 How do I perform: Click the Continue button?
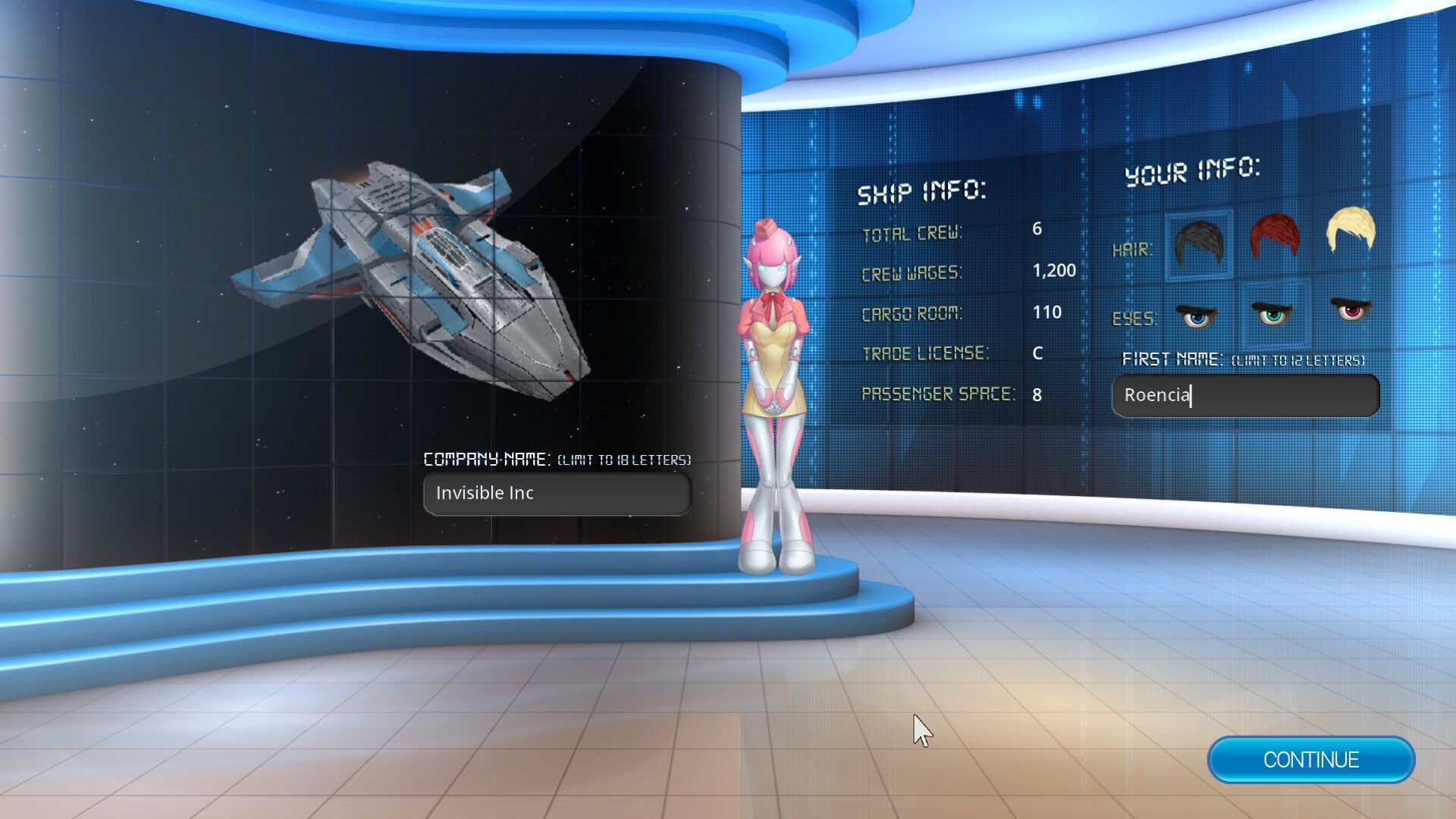tap(1311, 761)
